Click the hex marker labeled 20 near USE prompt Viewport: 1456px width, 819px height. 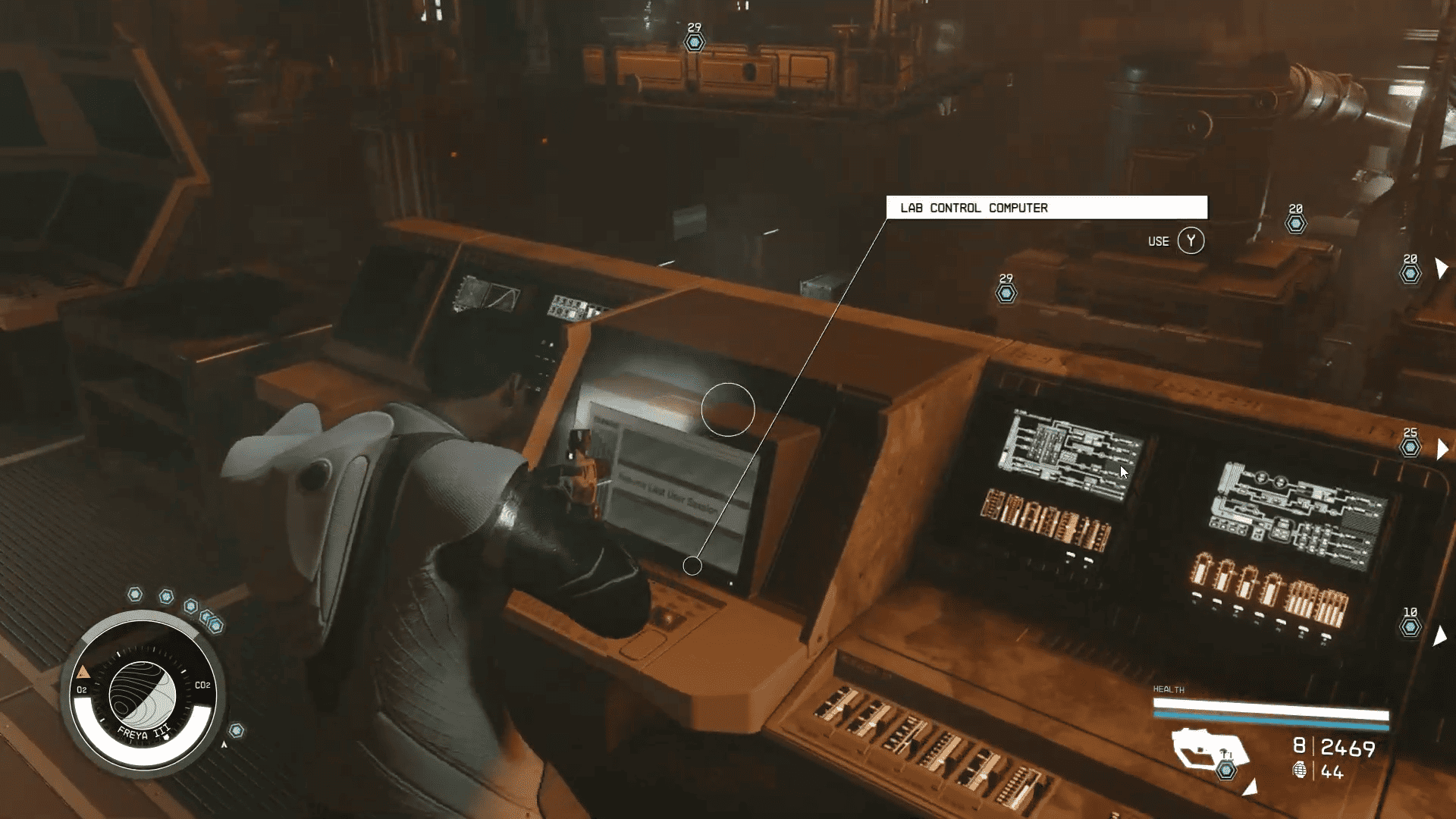[1294, 223]
